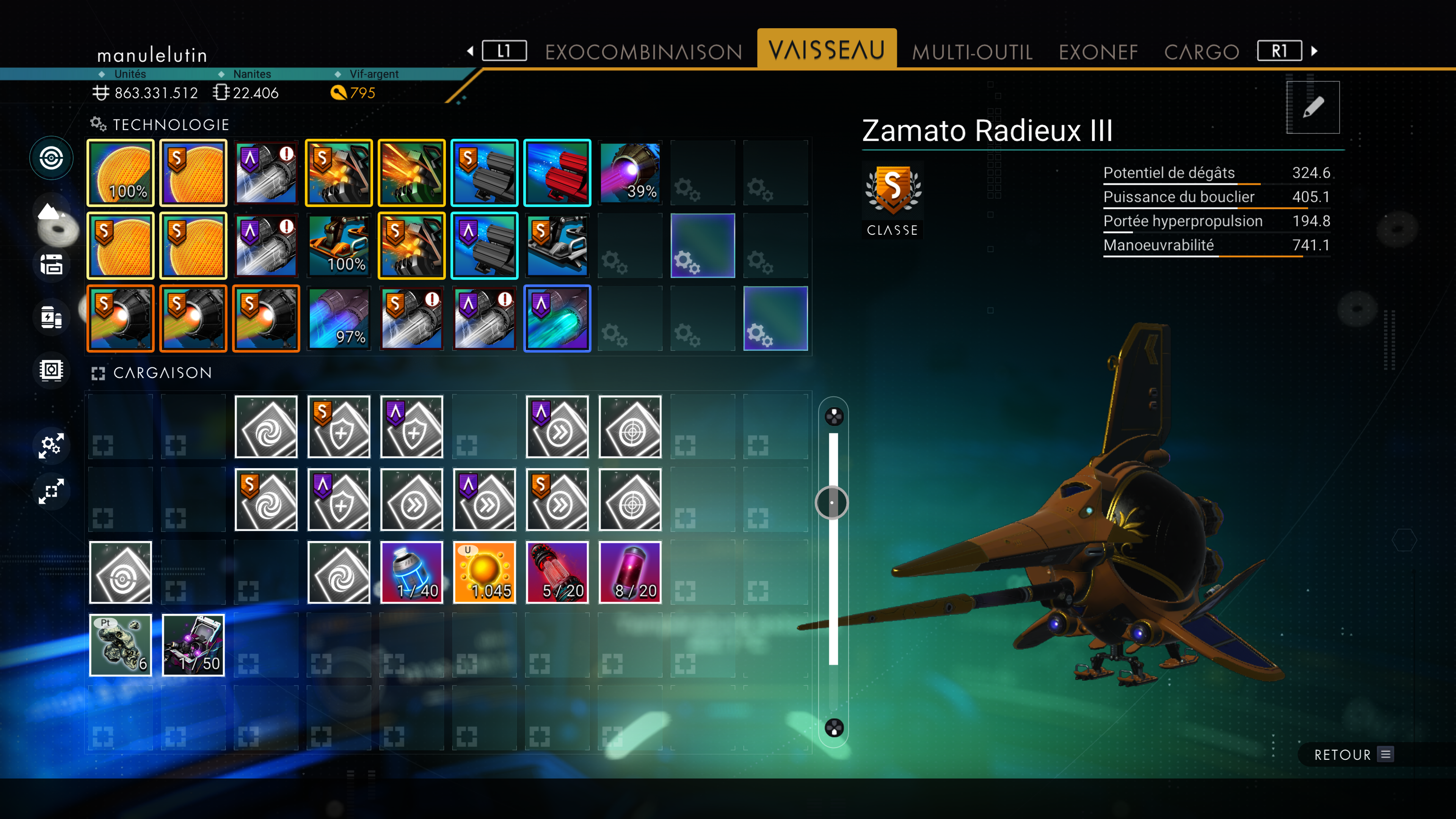Switch to the Exocombinaison tab
The image size is (1456, 819).
[643, 52]
